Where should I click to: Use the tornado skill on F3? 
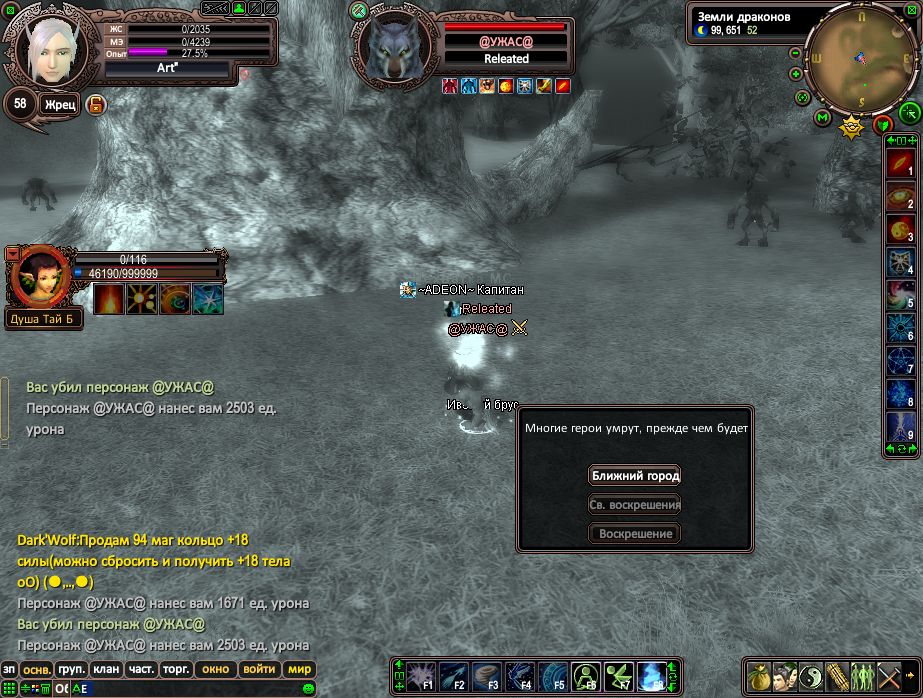click(486, 676)
